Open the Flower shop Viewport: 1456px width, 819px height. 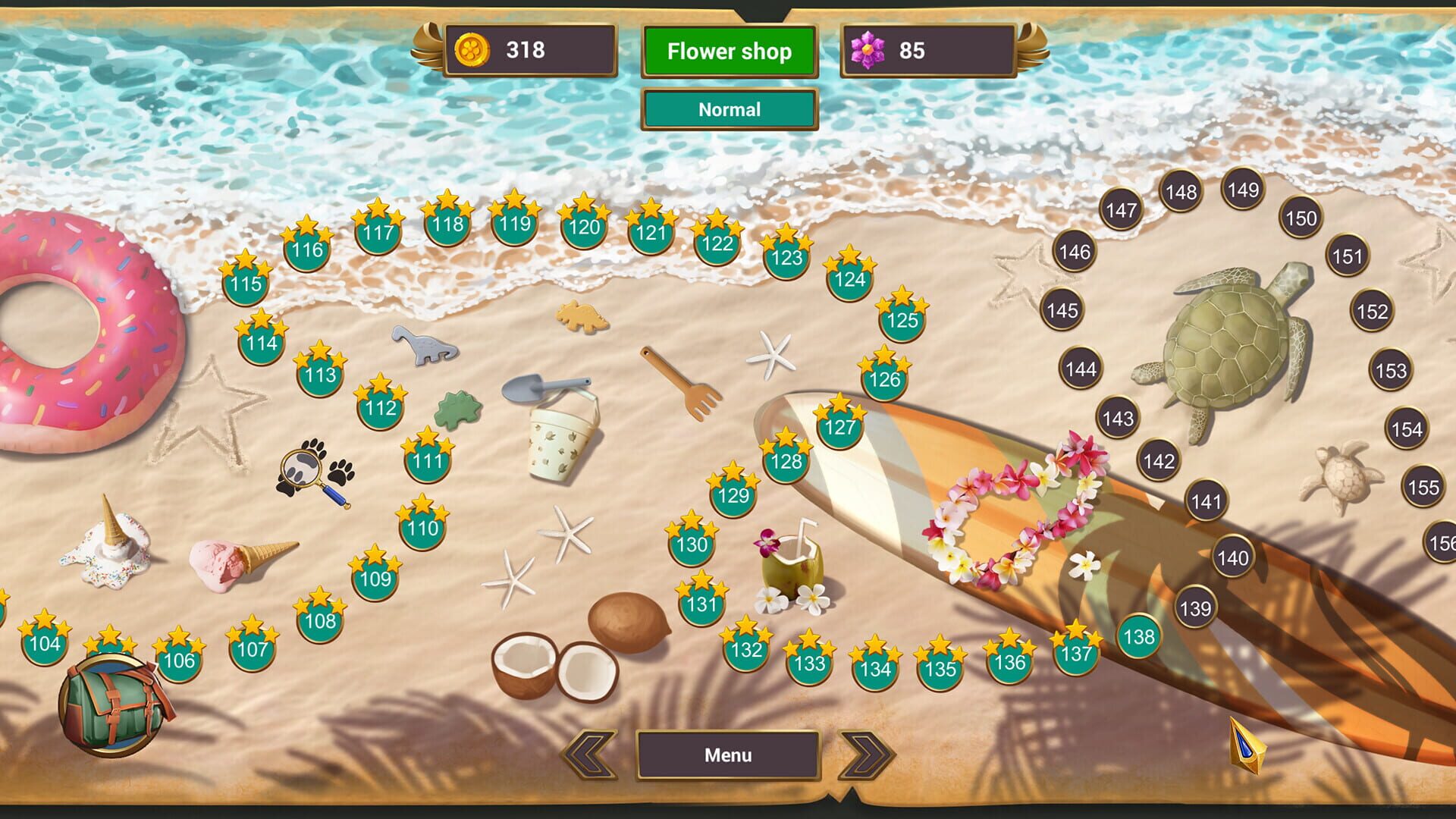pyautogui.click(x=729, y=52)
